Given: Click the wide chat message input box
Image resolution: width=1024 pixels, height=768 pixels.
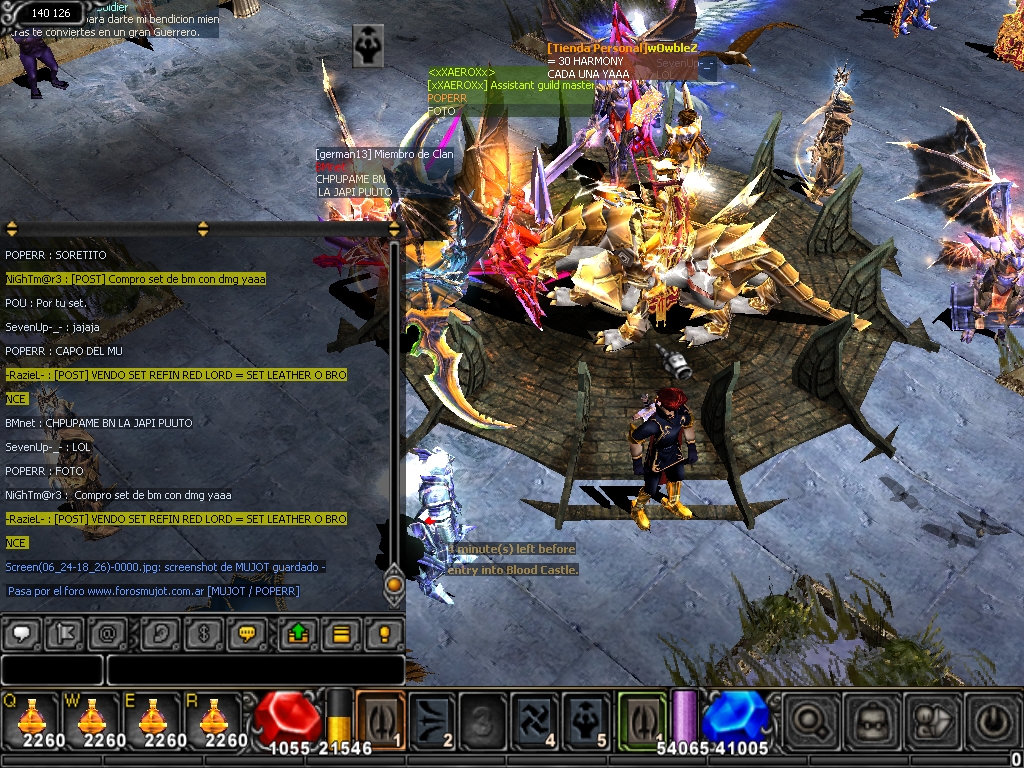Looking at the screenshot, I should point(255,670).
